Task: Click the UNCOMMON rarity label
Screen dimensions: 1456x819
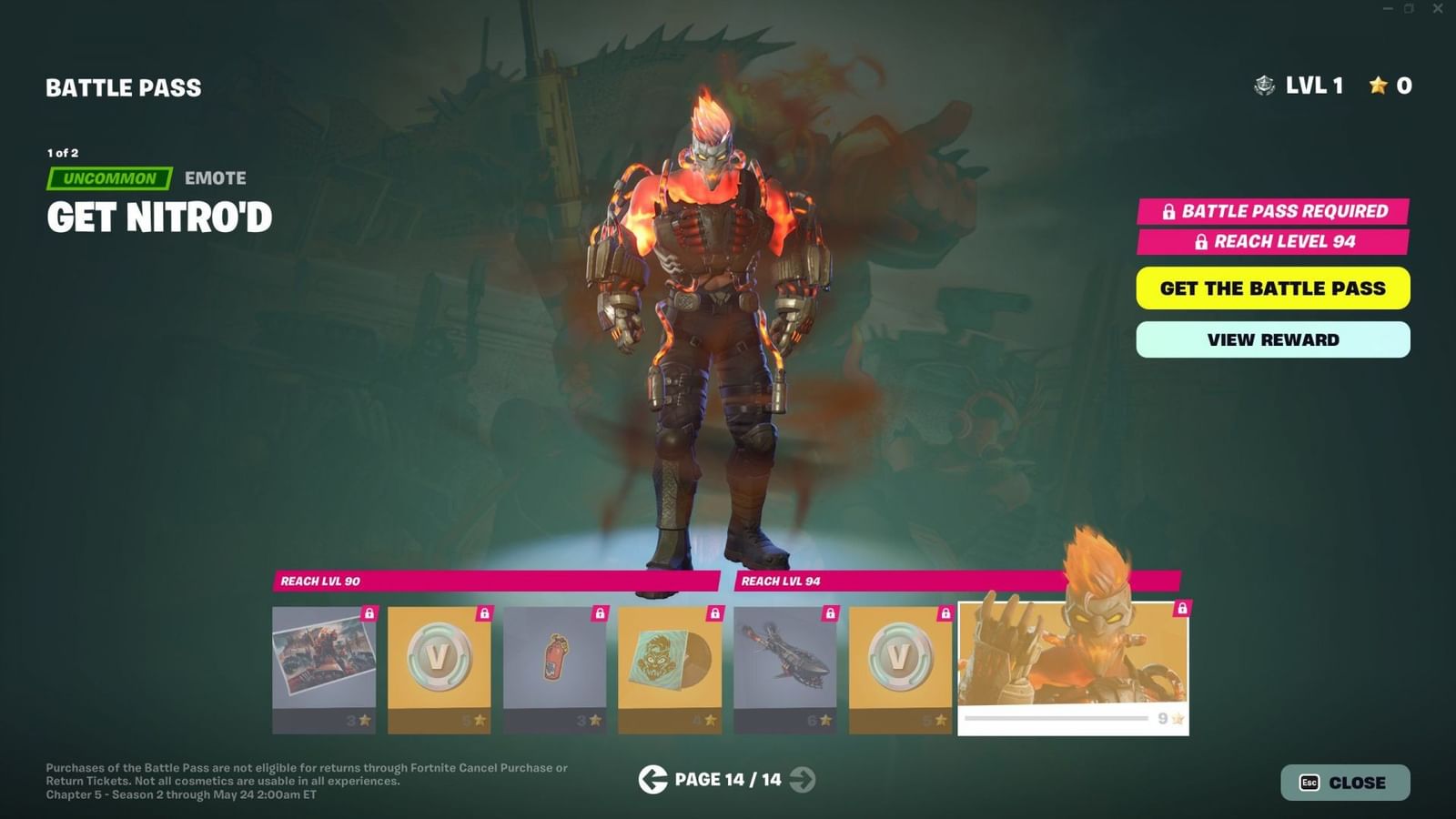Action: (x=109, y=177)
